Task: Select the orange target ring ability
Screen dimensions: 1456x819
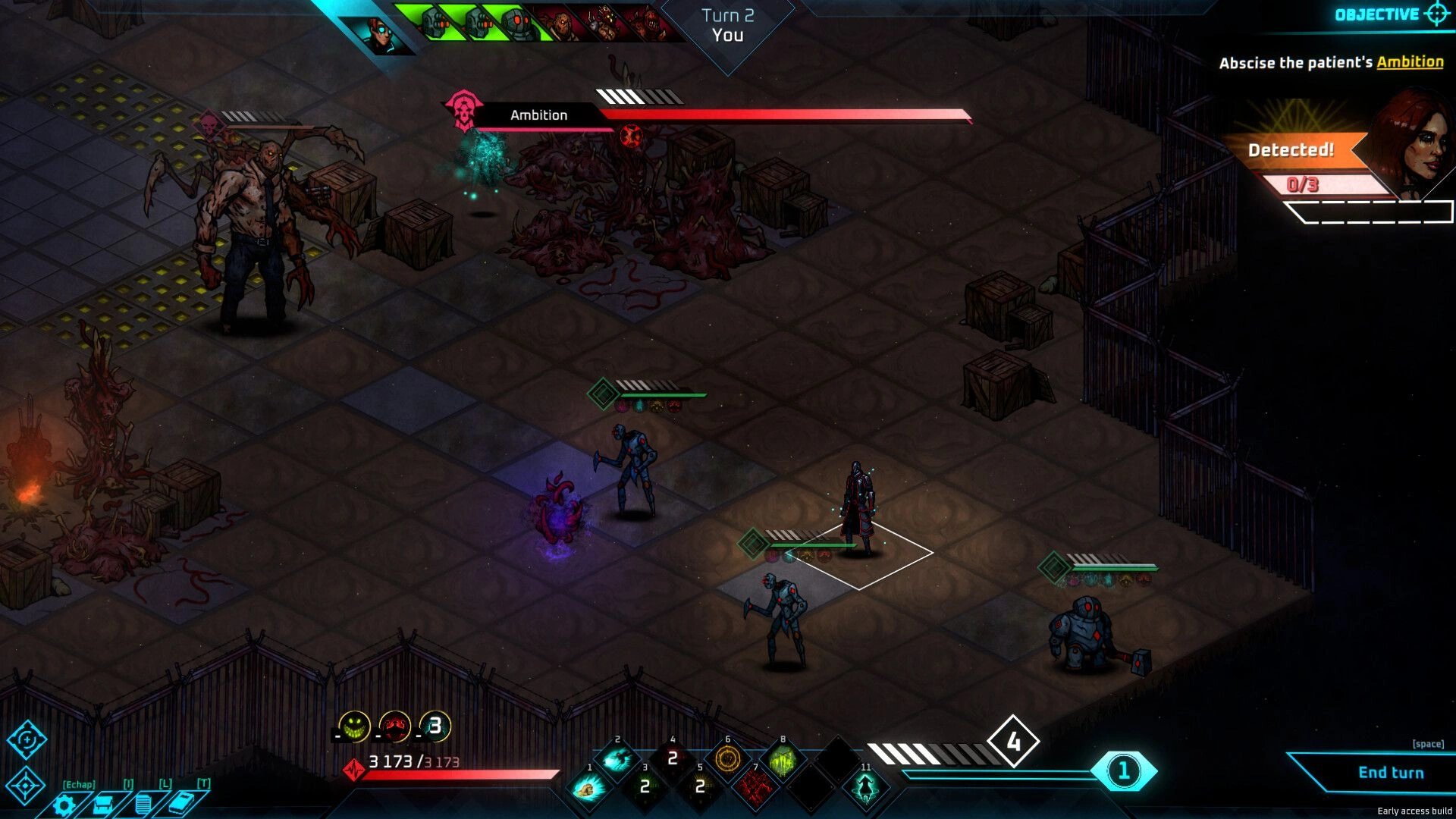Action: 728,759
